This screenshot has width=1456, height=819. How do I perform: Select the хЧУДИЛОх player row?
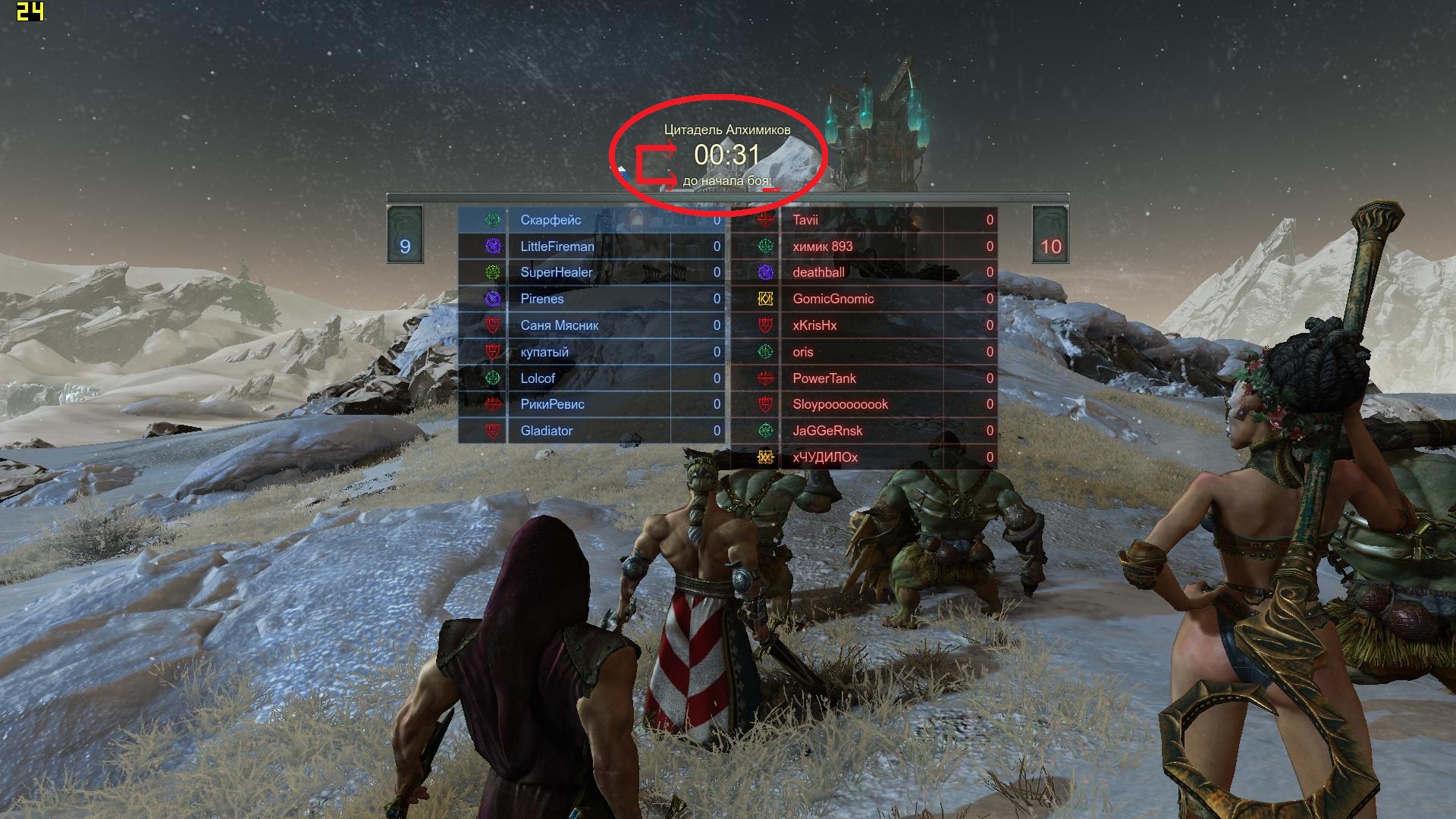825,457
